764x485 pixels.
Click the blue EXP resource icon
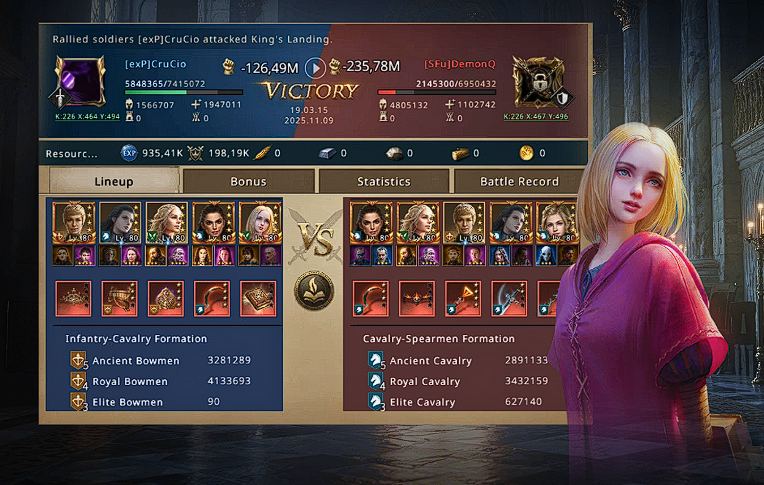(x=128, y=154)
